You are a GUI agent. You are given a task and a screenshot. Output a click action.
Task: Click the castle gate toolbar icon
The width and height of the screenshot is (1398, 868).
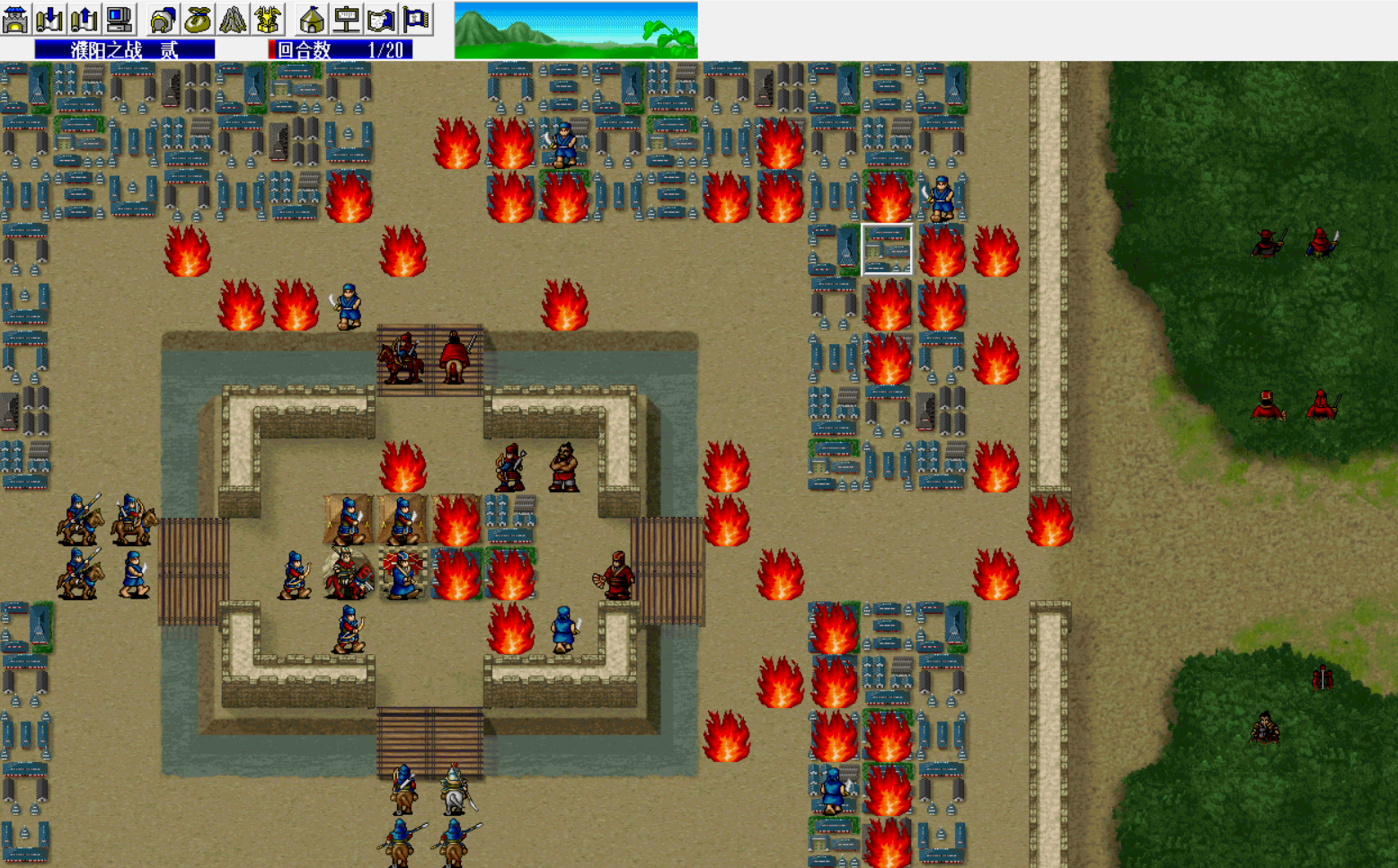pyautogui.click(x=15, y=19)
